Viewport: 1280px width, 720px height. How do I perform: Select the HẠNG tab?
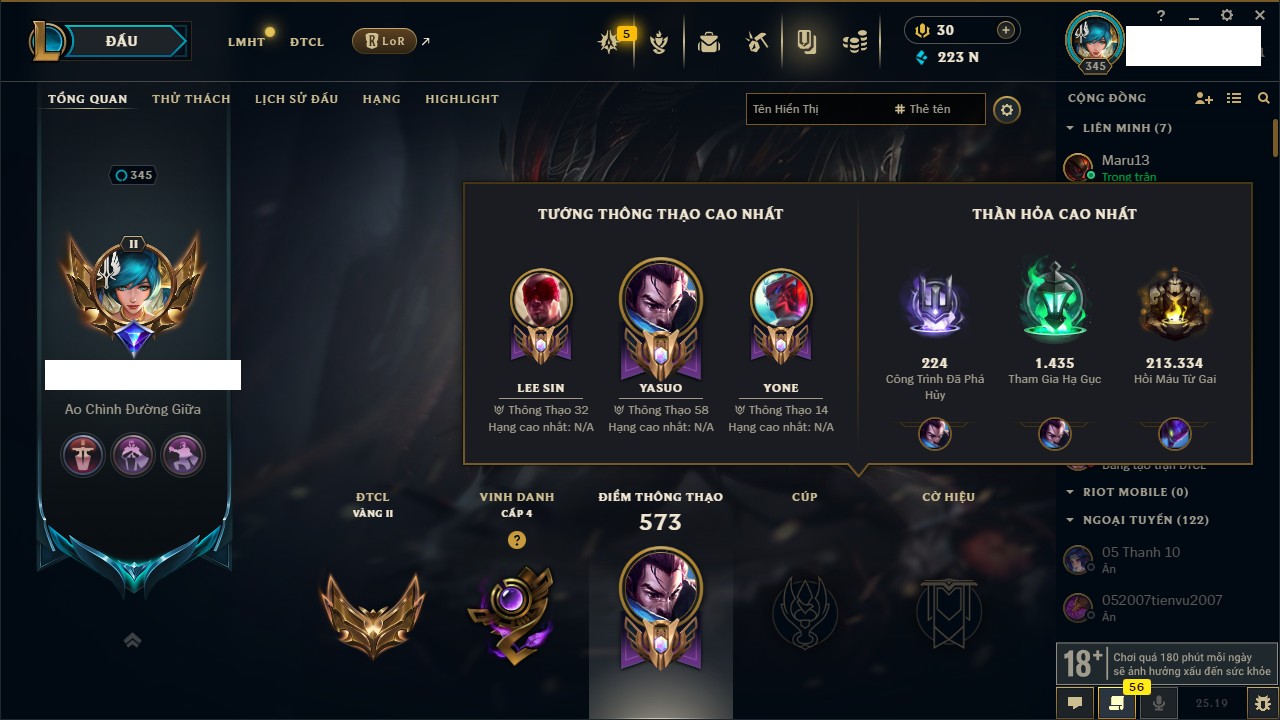[x=381, y=99]
